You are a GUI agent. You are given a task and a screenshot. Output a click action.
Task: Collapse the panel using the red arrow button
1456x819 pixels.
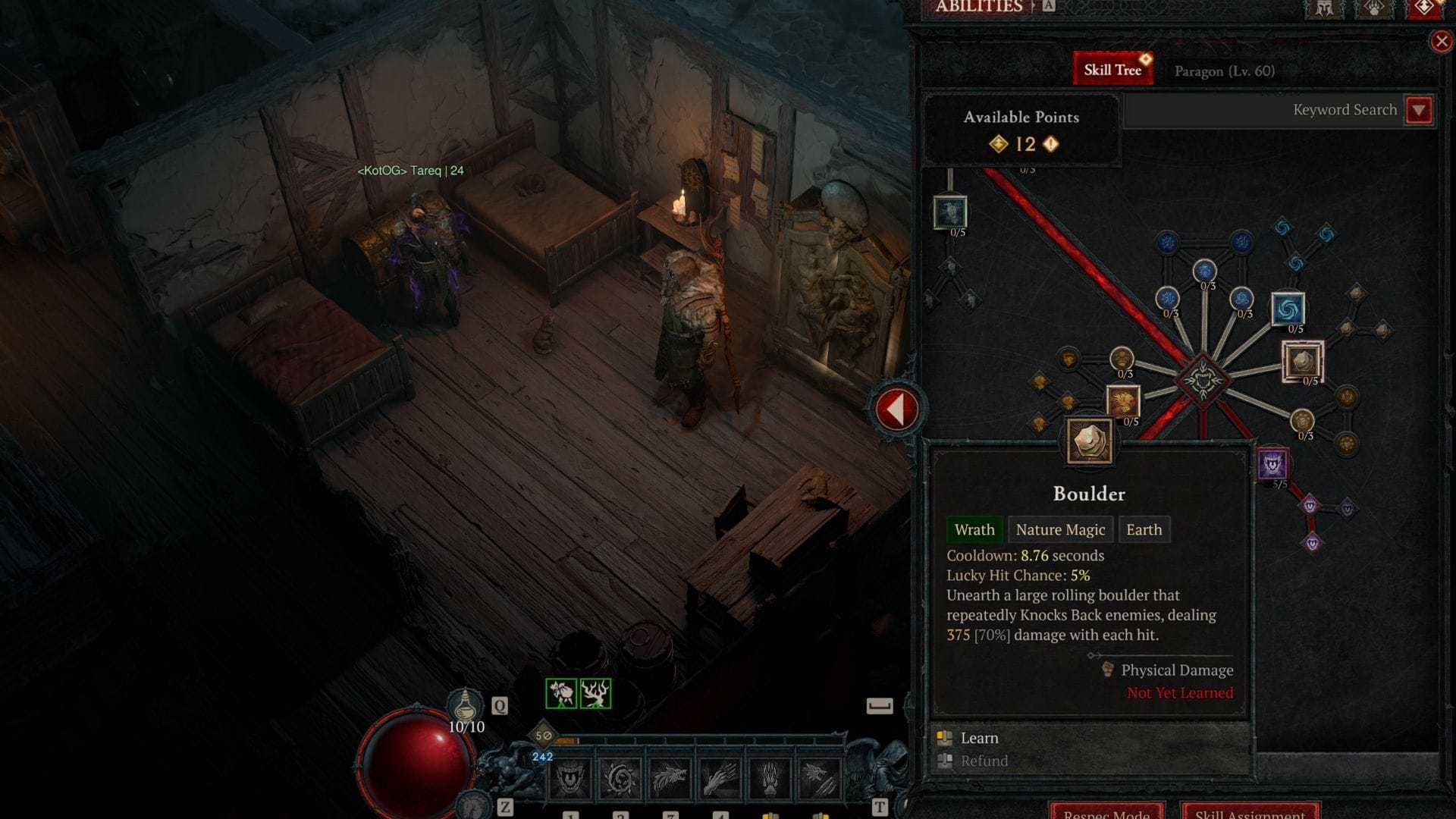point(896,409)
